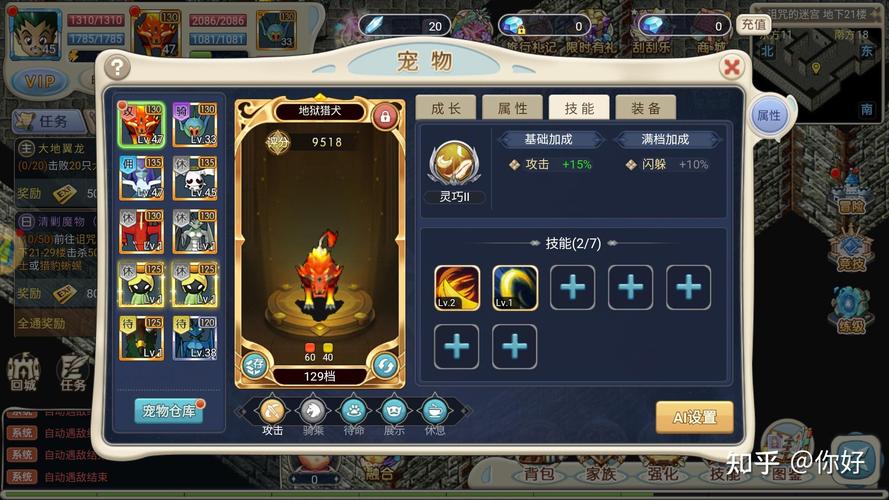
Task: Click the 灵巧II talent emblem
Action: click(447, 163)
